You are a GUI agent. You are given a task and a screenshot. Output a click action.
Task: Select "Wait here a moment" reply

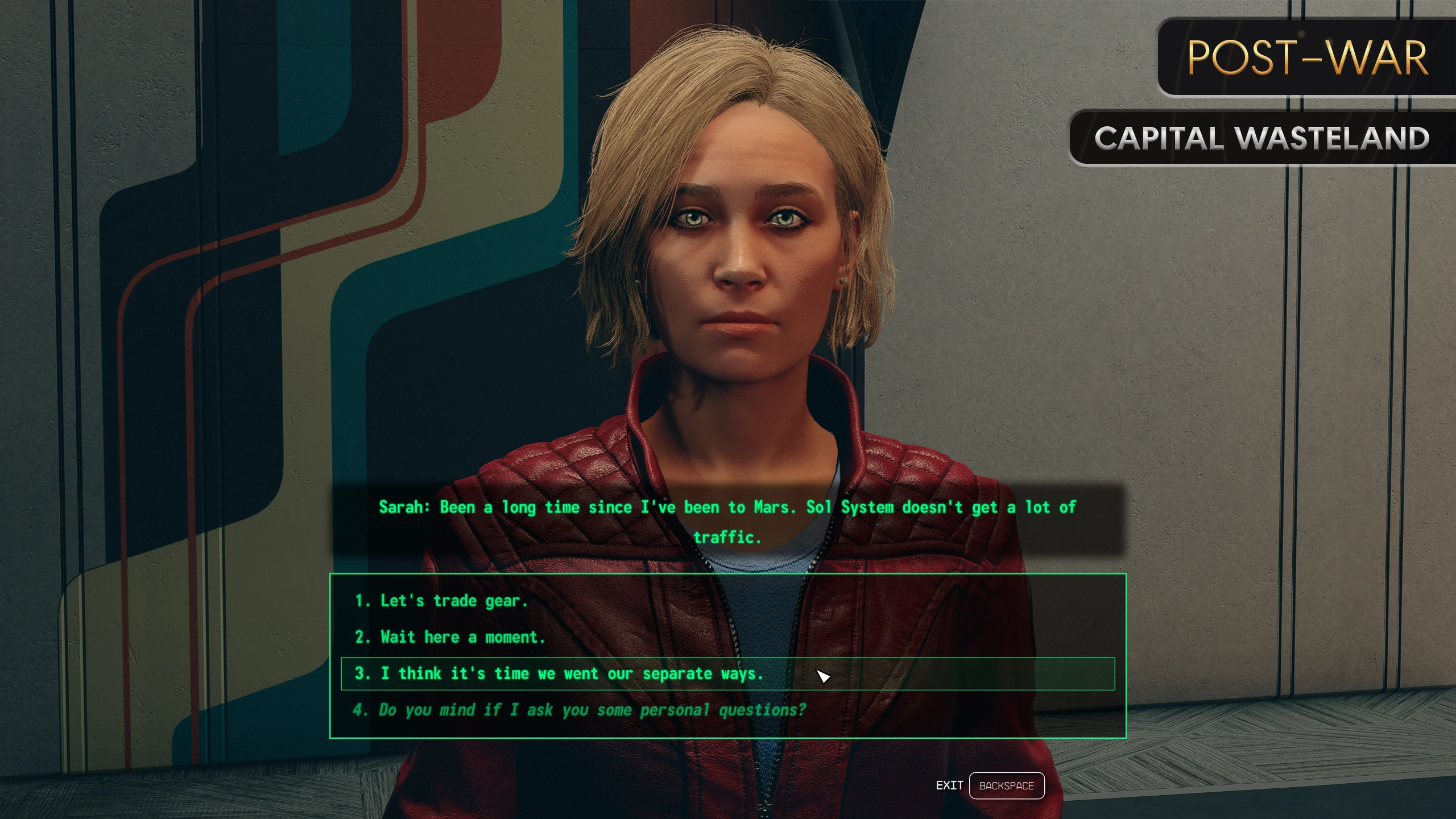pos(450,638)
